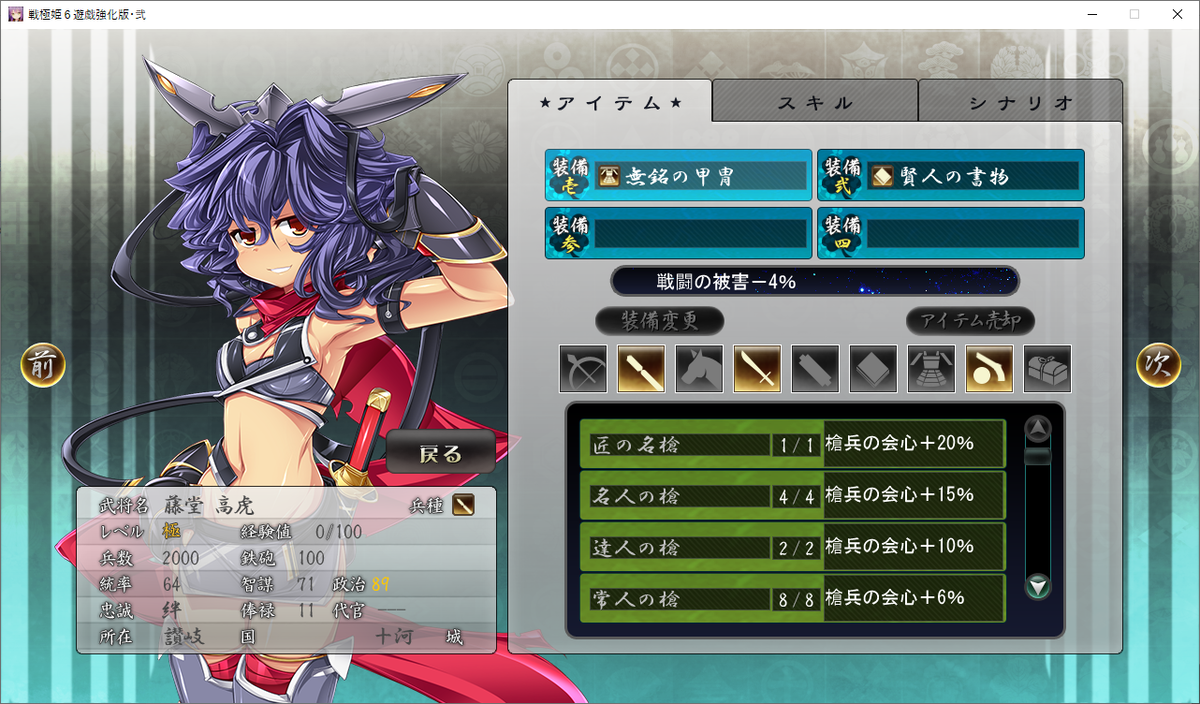Select equipment slot 無銘の甲冑

pyautogui.click(x=678, y=176)
